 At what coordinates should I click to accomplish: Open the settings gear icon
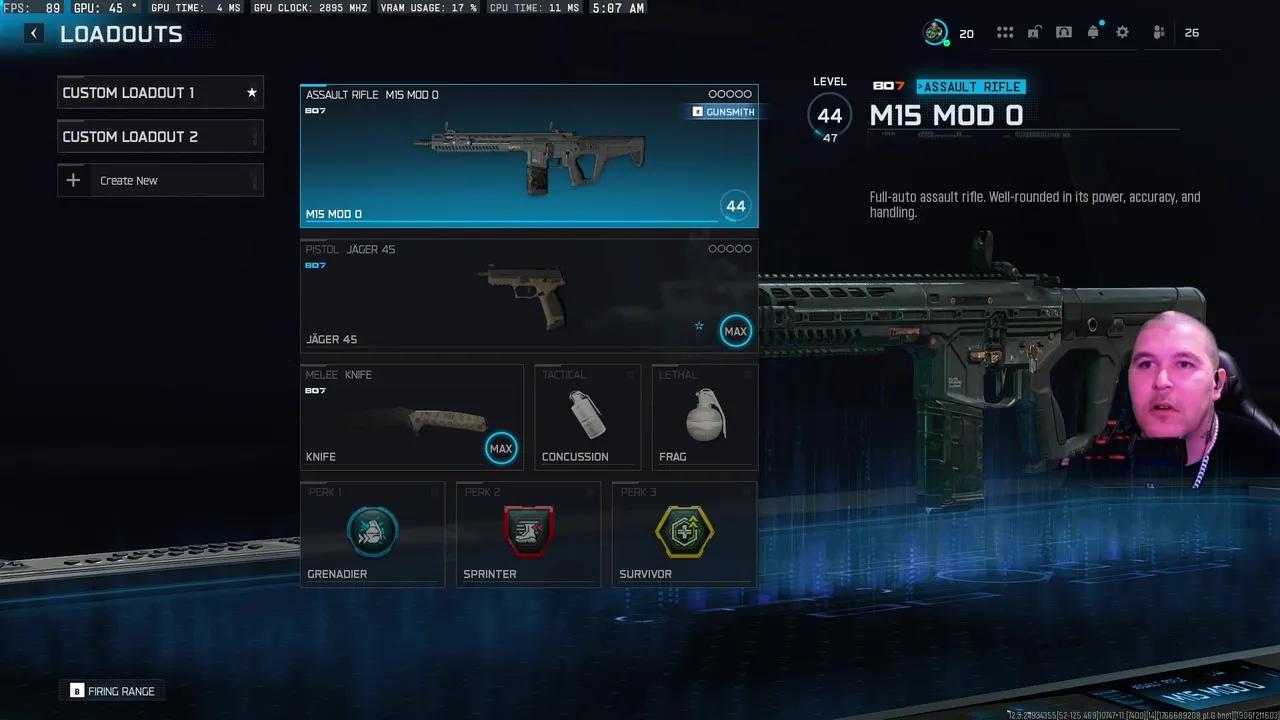point(1122,32)
